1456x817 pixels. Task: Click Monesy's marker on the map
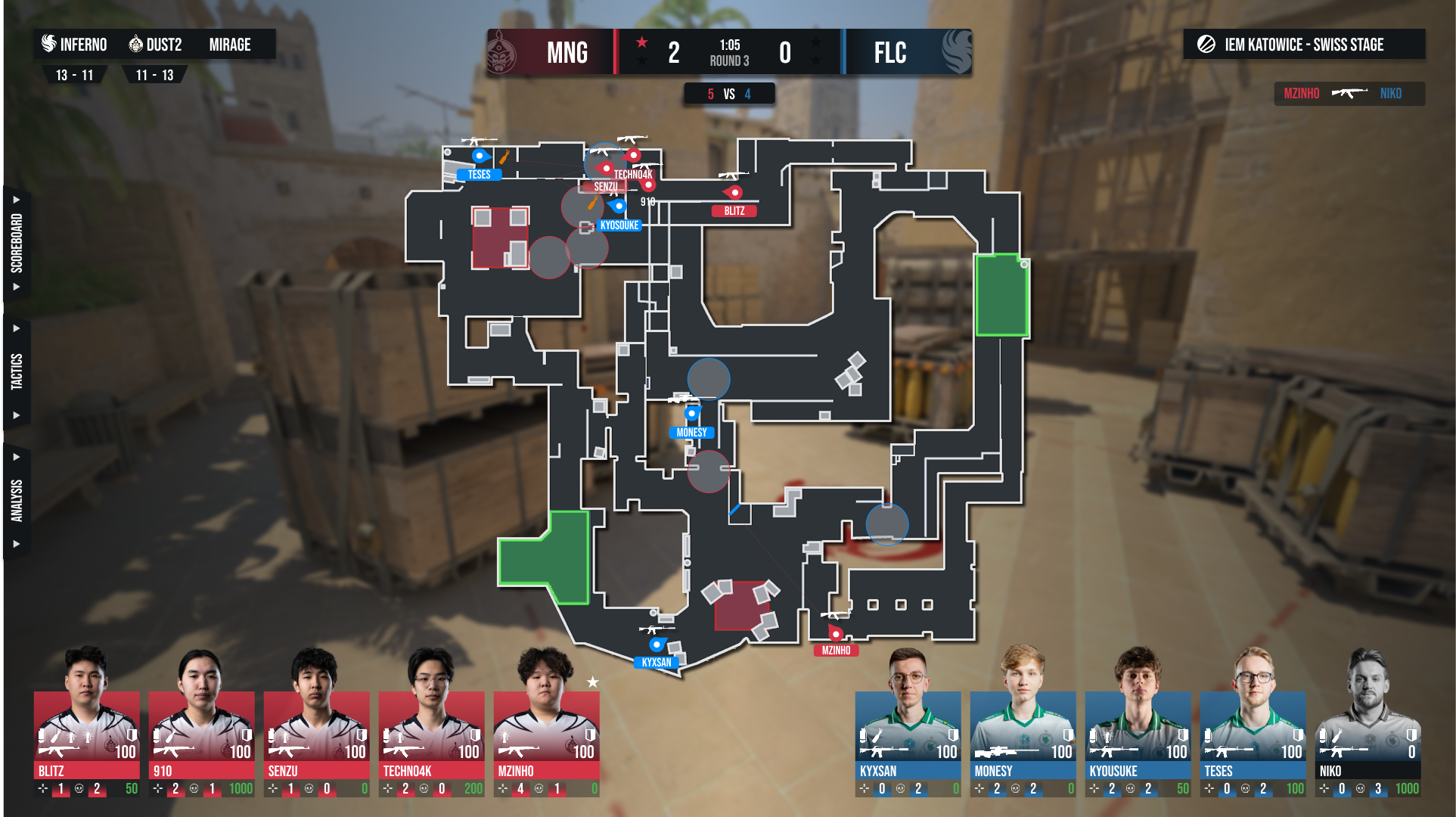(x=691, y=414)
